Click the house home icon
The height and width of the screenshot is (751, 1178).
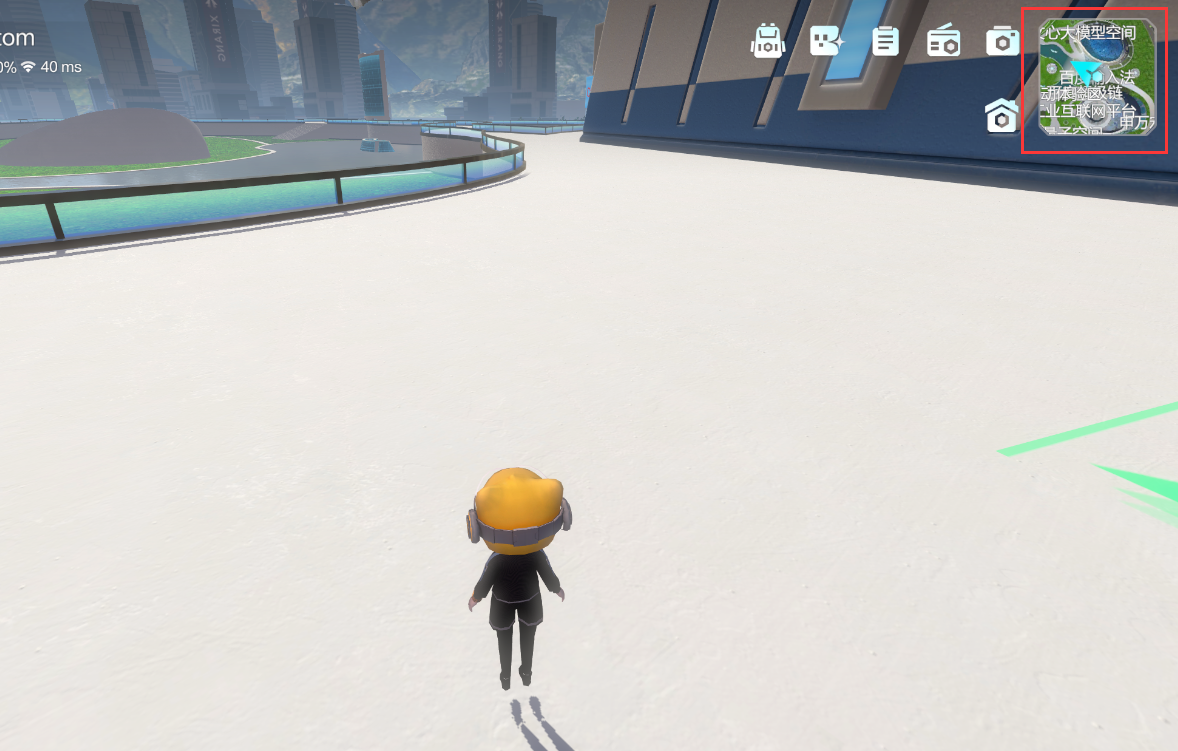pyautogui.click(x=1001, y=116)
